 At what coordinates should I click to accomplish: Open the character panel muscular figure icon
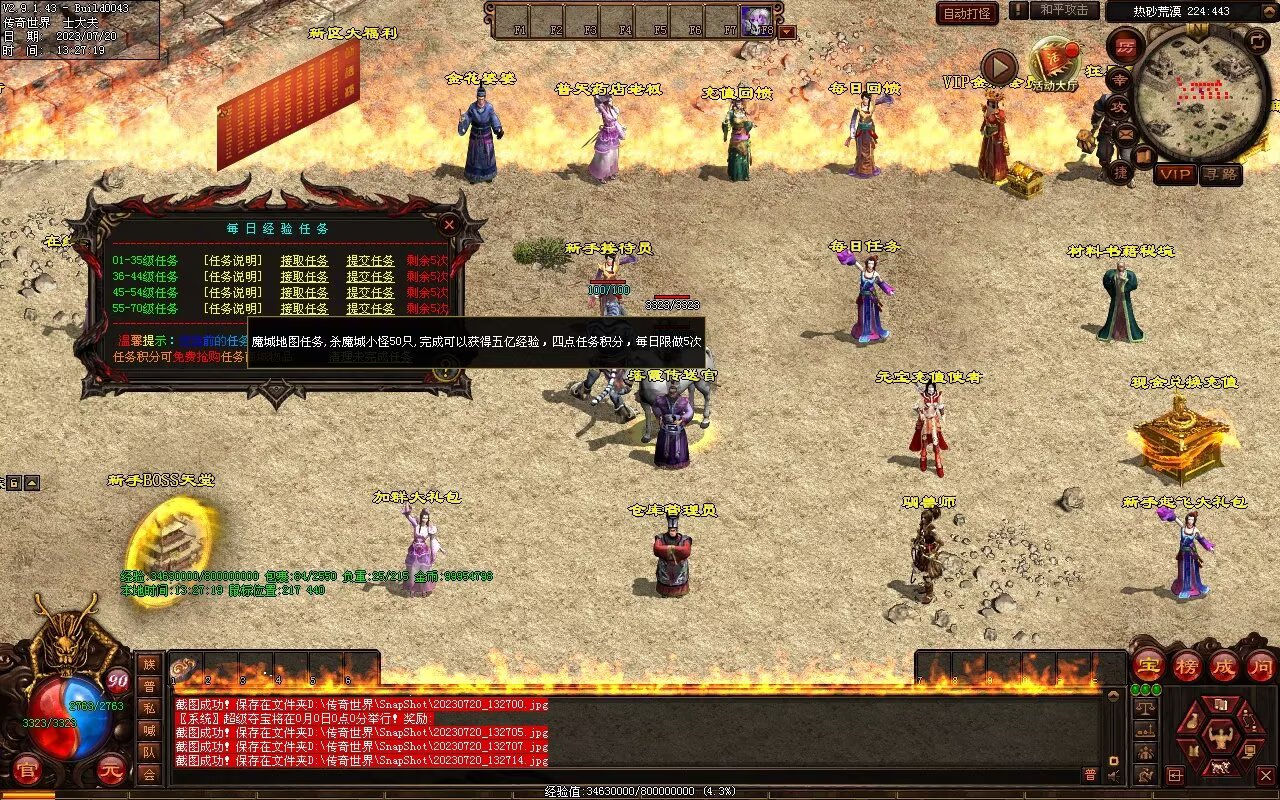[1220, 737]
